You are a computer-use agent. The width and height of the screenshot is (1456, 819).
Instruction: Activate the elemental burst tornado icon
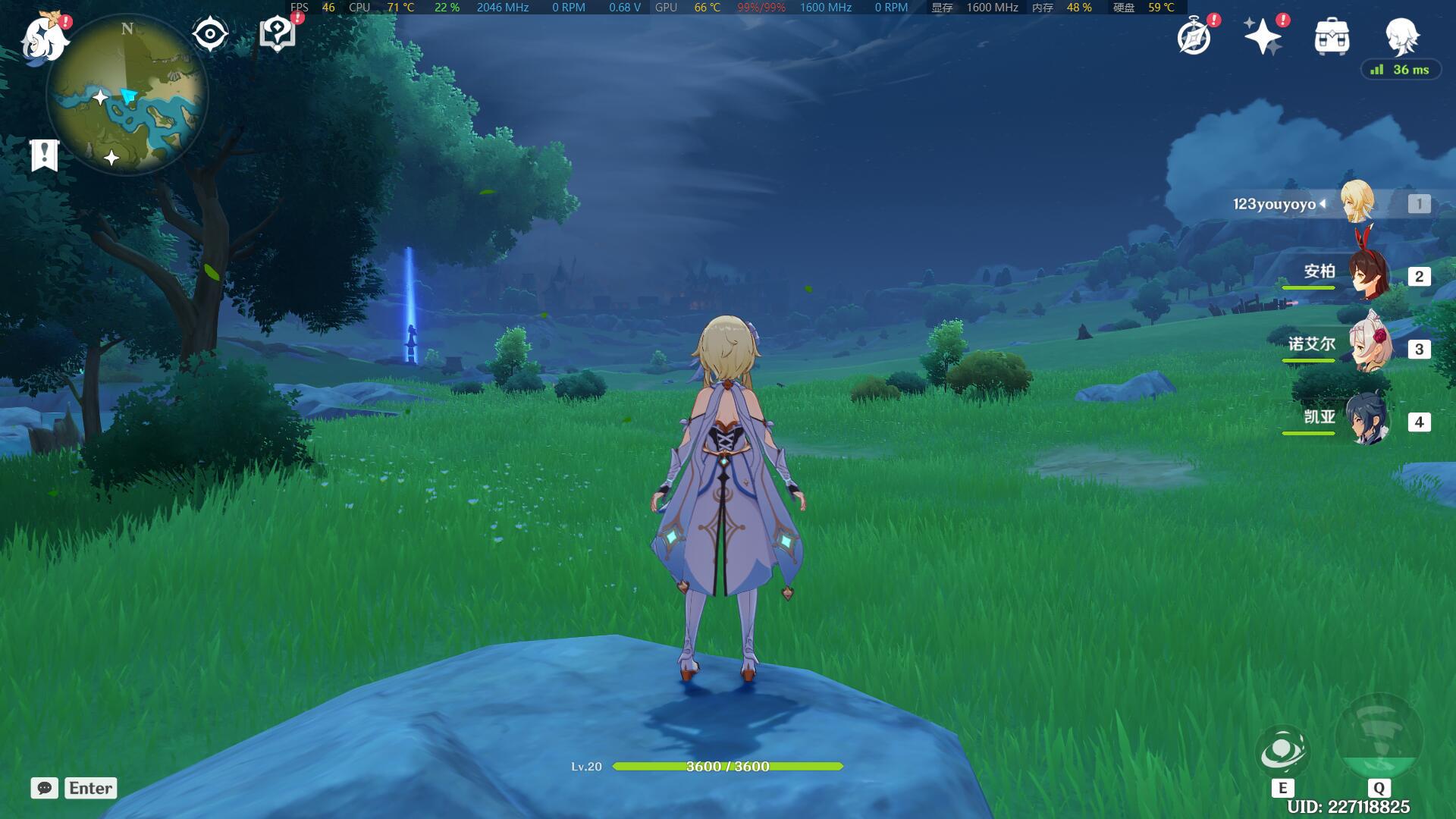1378,736
